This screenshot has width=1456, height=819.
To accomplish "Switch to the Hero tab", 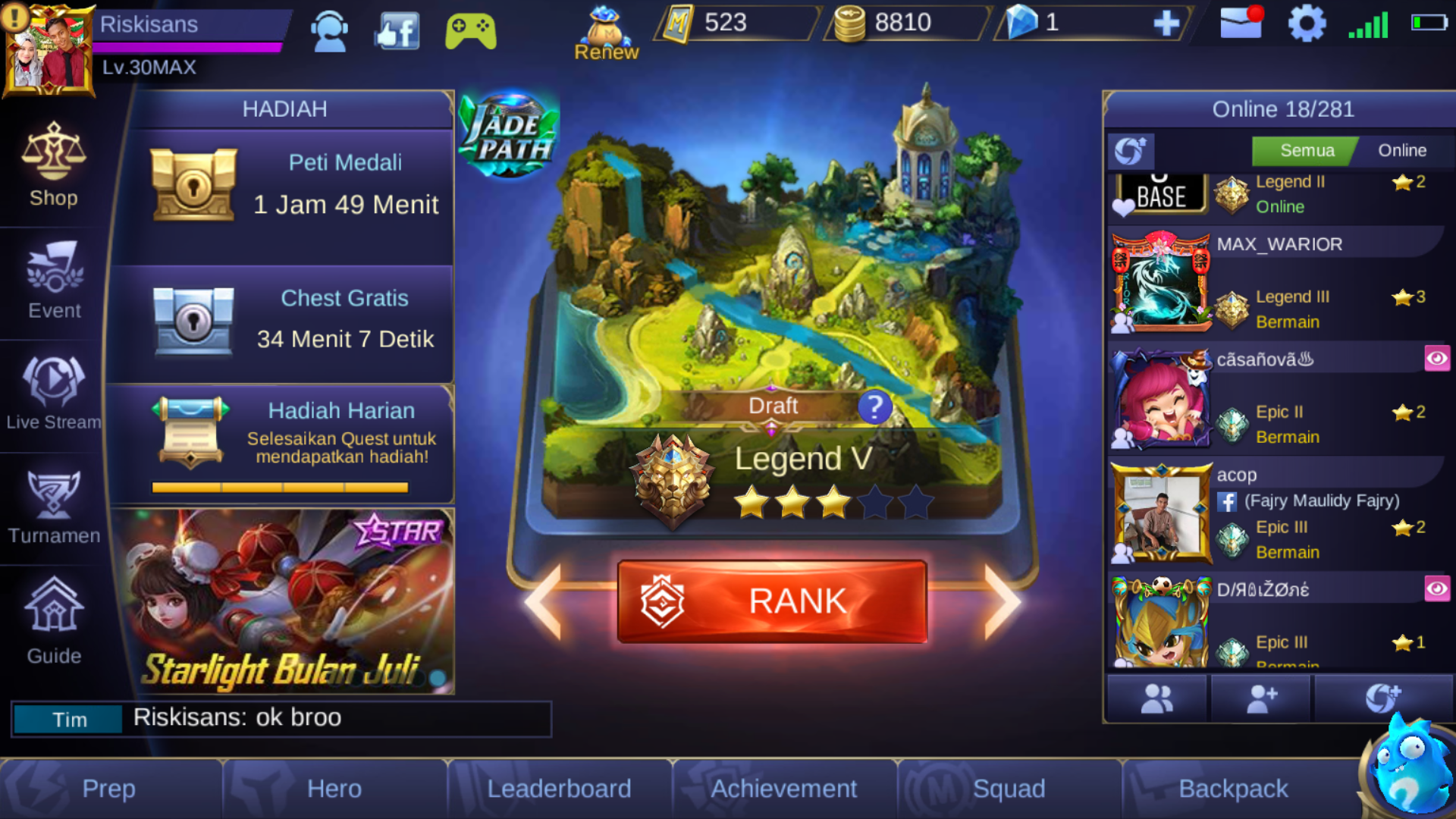I will point(334,789).
